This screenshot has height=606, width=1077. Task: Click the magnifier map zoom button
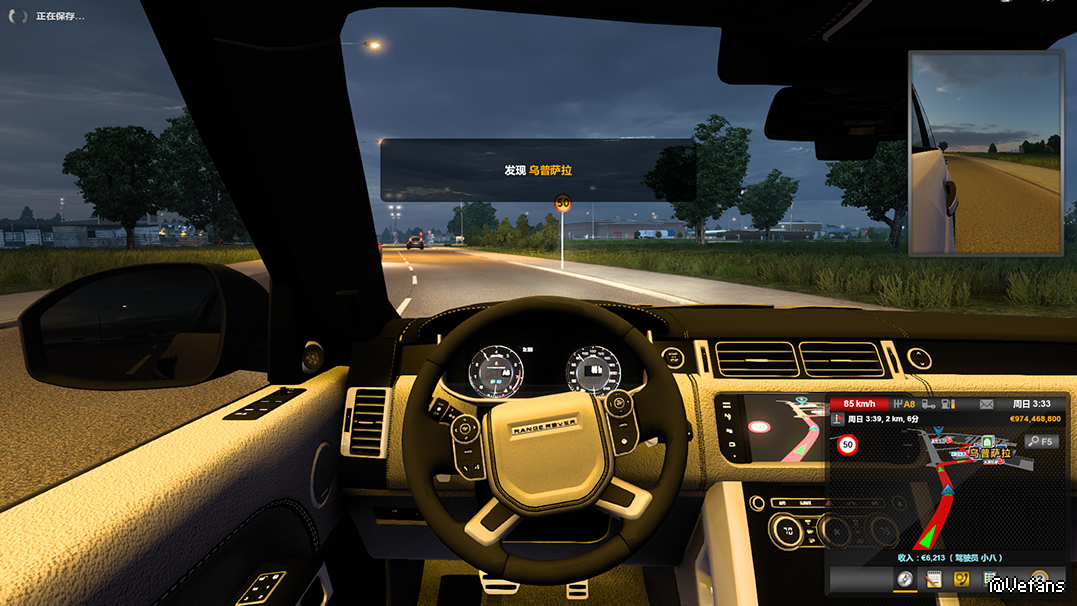pos(1041,441)
